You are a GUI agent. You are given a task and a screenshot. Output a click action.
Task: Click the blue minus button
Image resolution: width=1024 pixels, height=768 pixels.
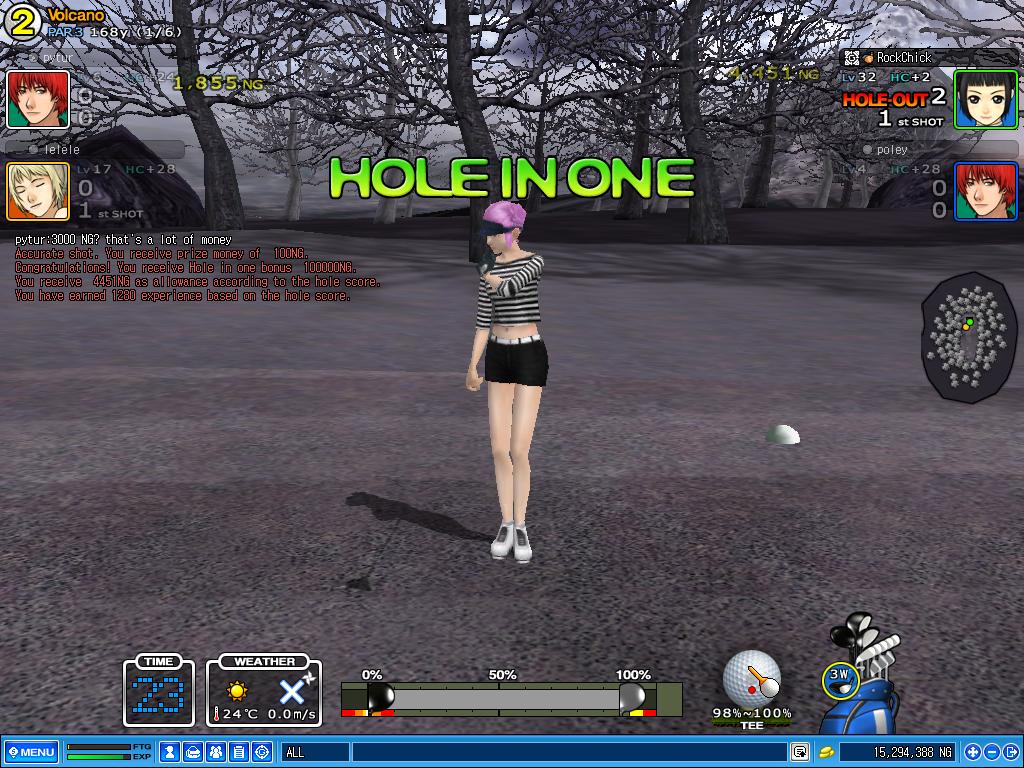tap(992, 752)
